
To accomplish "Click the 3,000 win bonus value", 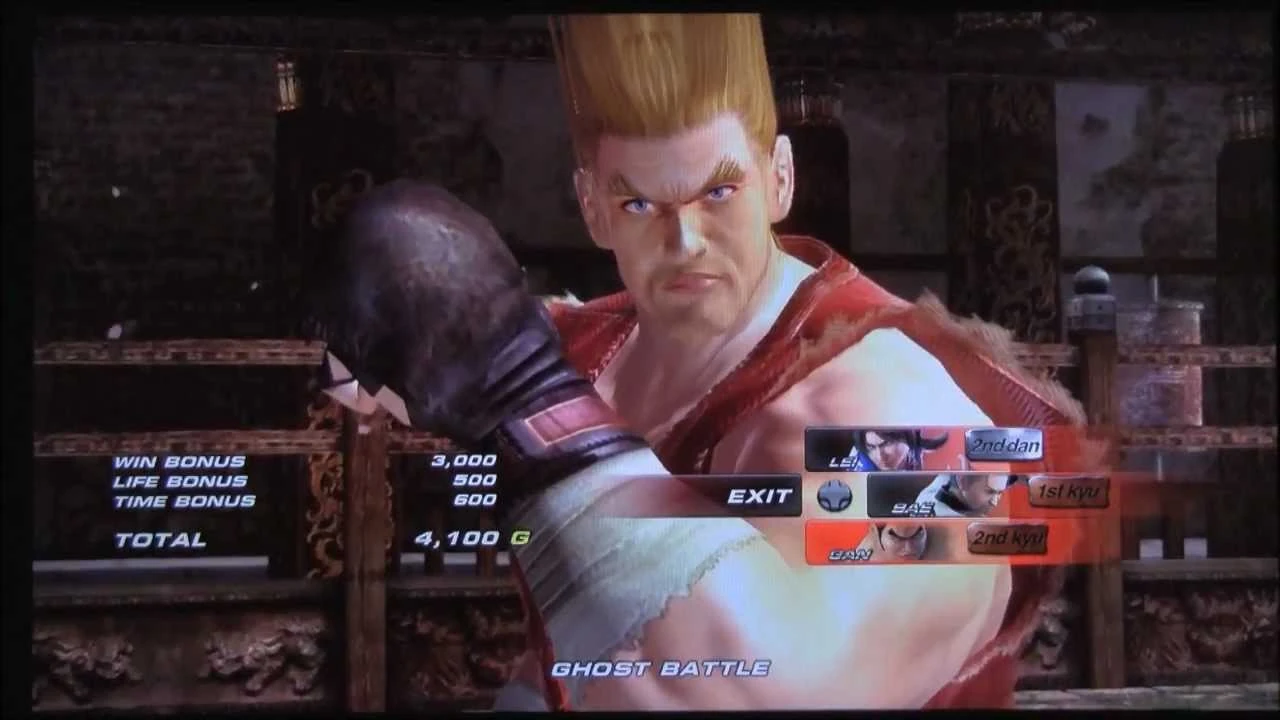I will point(460,459).
